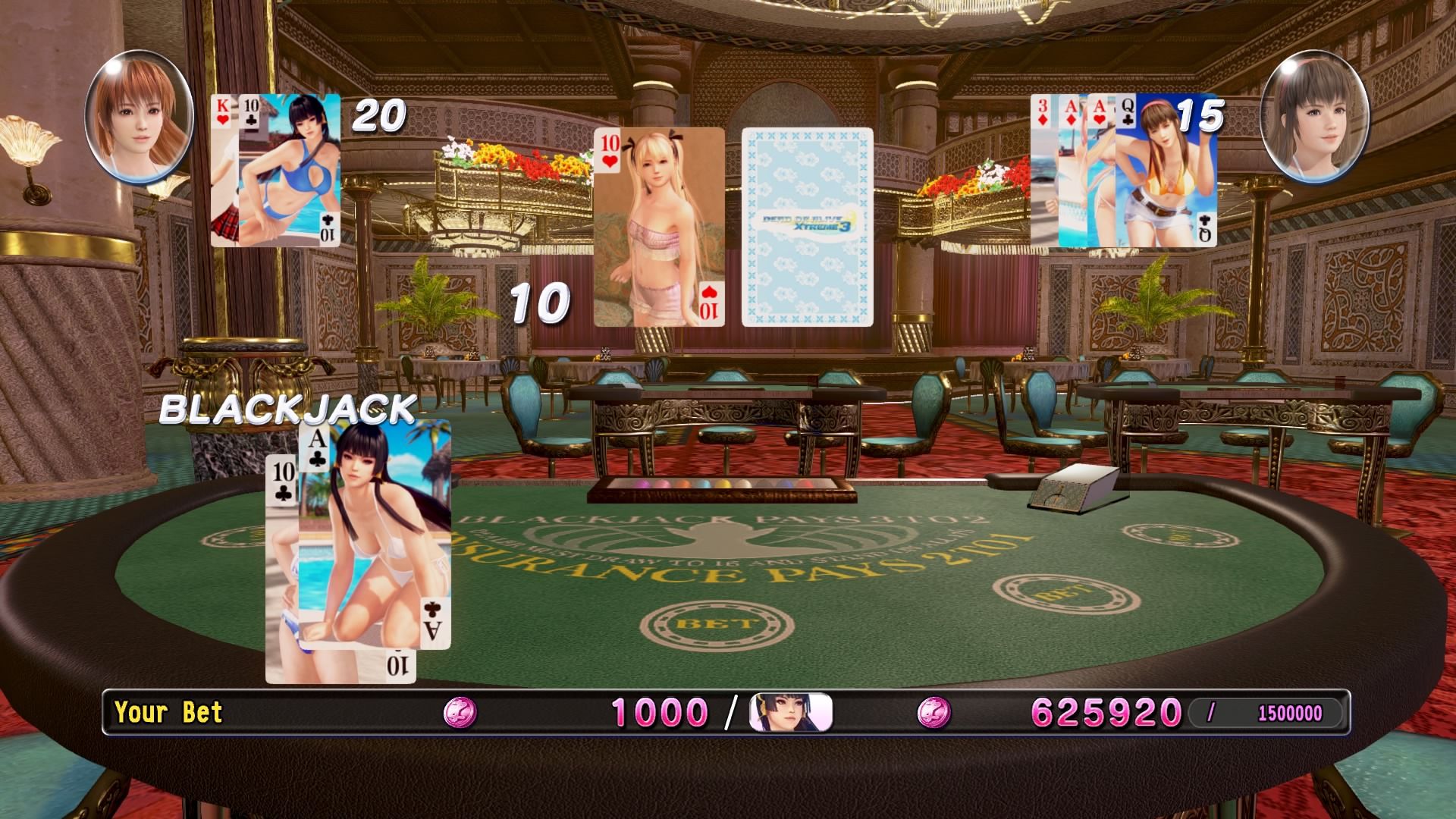Click the character portrait in the bet bar

(790, 713)
